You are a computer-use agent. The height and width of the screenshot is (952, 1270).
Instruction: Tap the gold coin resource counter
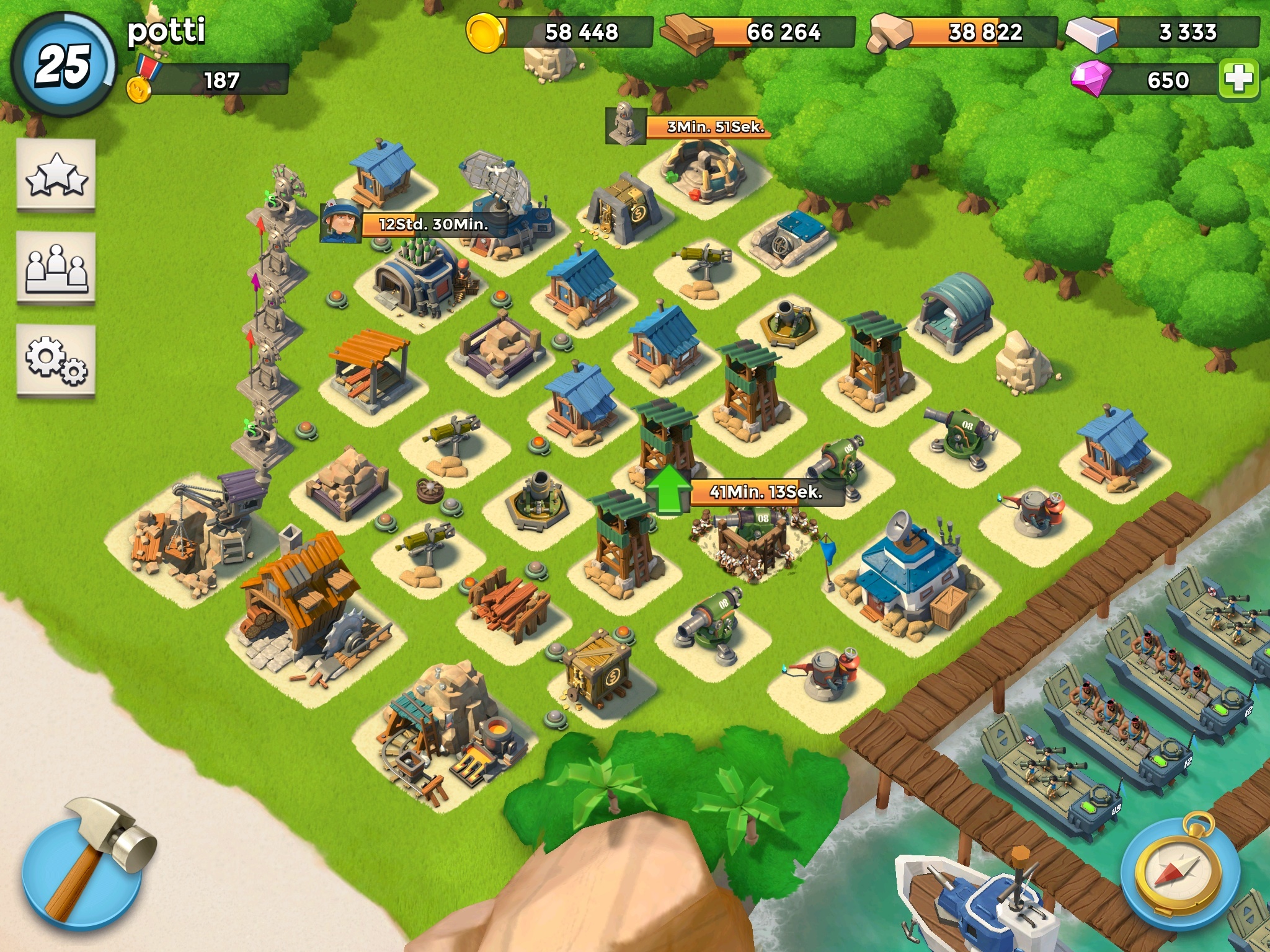point(560,32)
